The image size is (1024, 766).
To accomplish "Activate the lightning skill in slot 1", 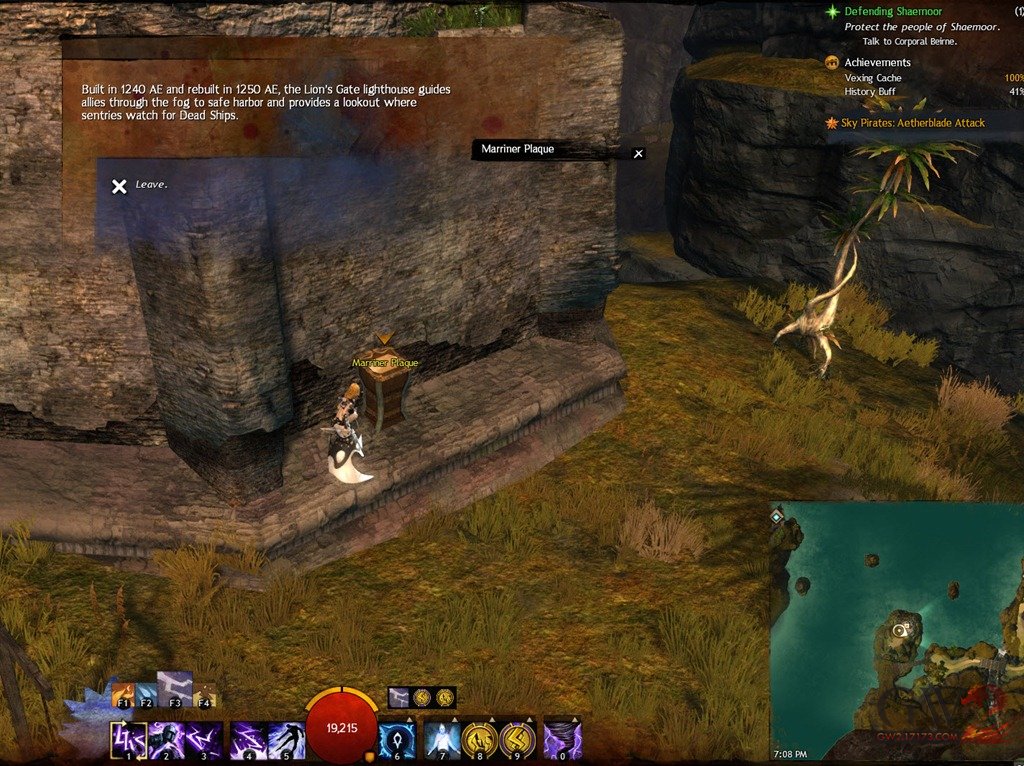I will (x=129, y=741).
